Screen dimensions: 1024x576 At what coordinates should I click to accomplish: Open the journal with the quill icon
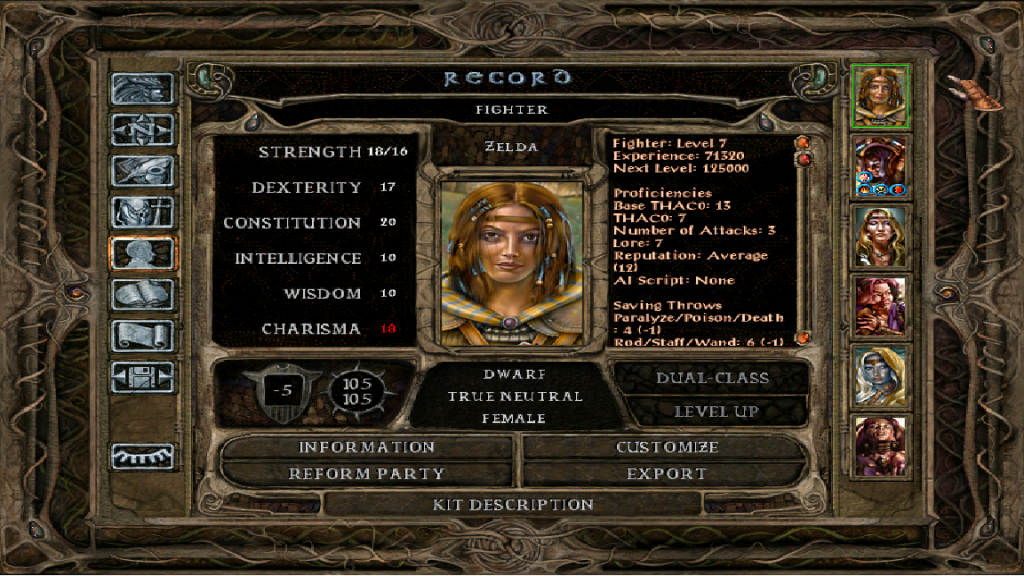pos(142,171)
